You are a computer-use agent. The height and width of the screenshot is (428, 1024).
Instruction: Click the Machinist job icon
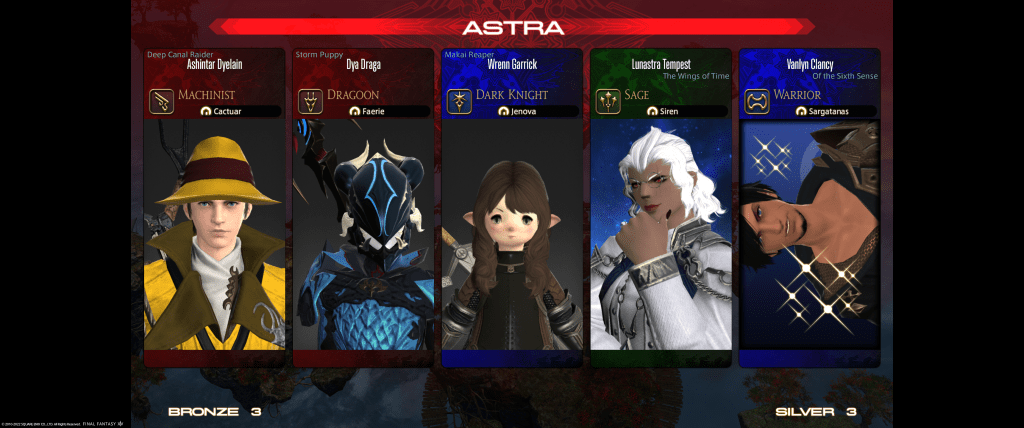point(162,102)
